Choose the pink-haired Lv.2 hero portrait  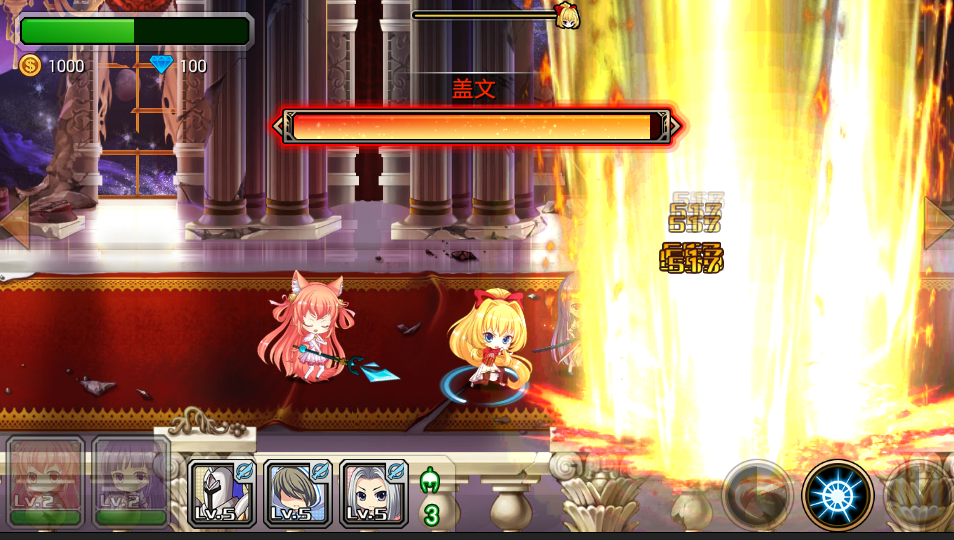coord(46,481)
